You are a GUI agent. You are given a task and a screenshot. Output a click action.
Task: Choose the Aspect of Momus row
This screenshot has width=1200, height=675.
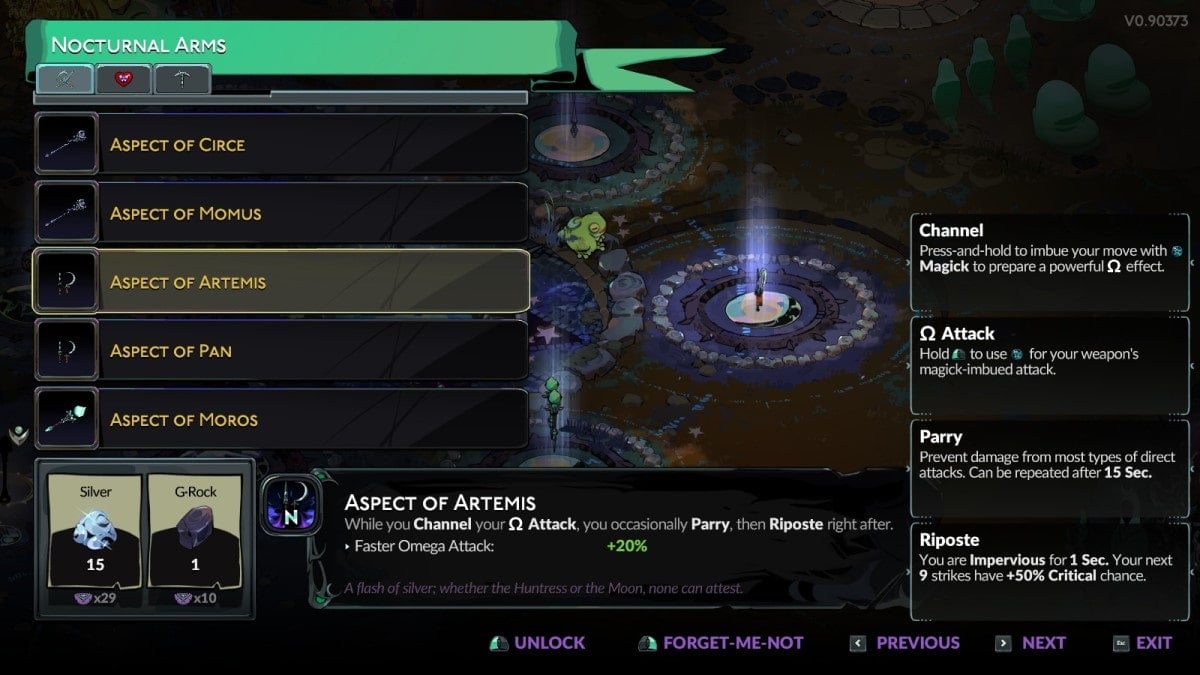pos(281,213)
